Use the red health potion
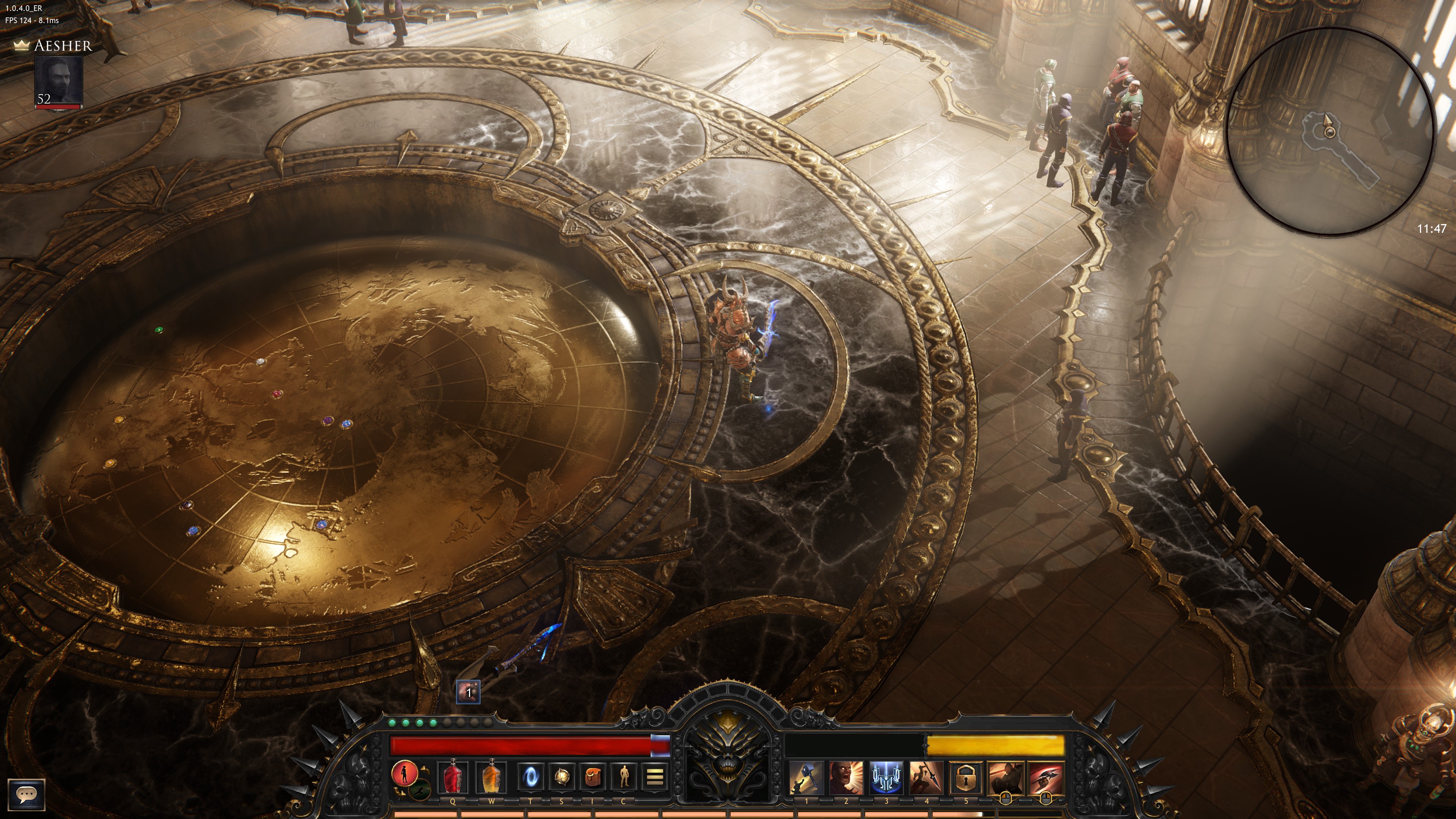 (452, 778)
